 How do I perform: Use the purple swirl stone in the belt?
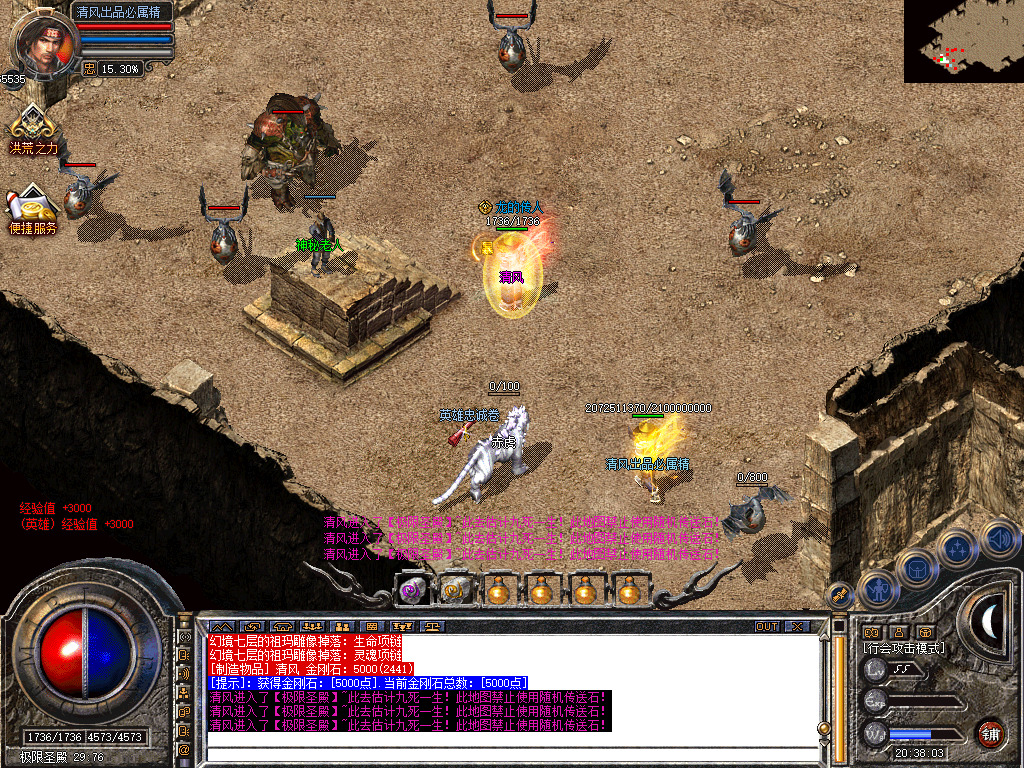click(x=411, y=591)
